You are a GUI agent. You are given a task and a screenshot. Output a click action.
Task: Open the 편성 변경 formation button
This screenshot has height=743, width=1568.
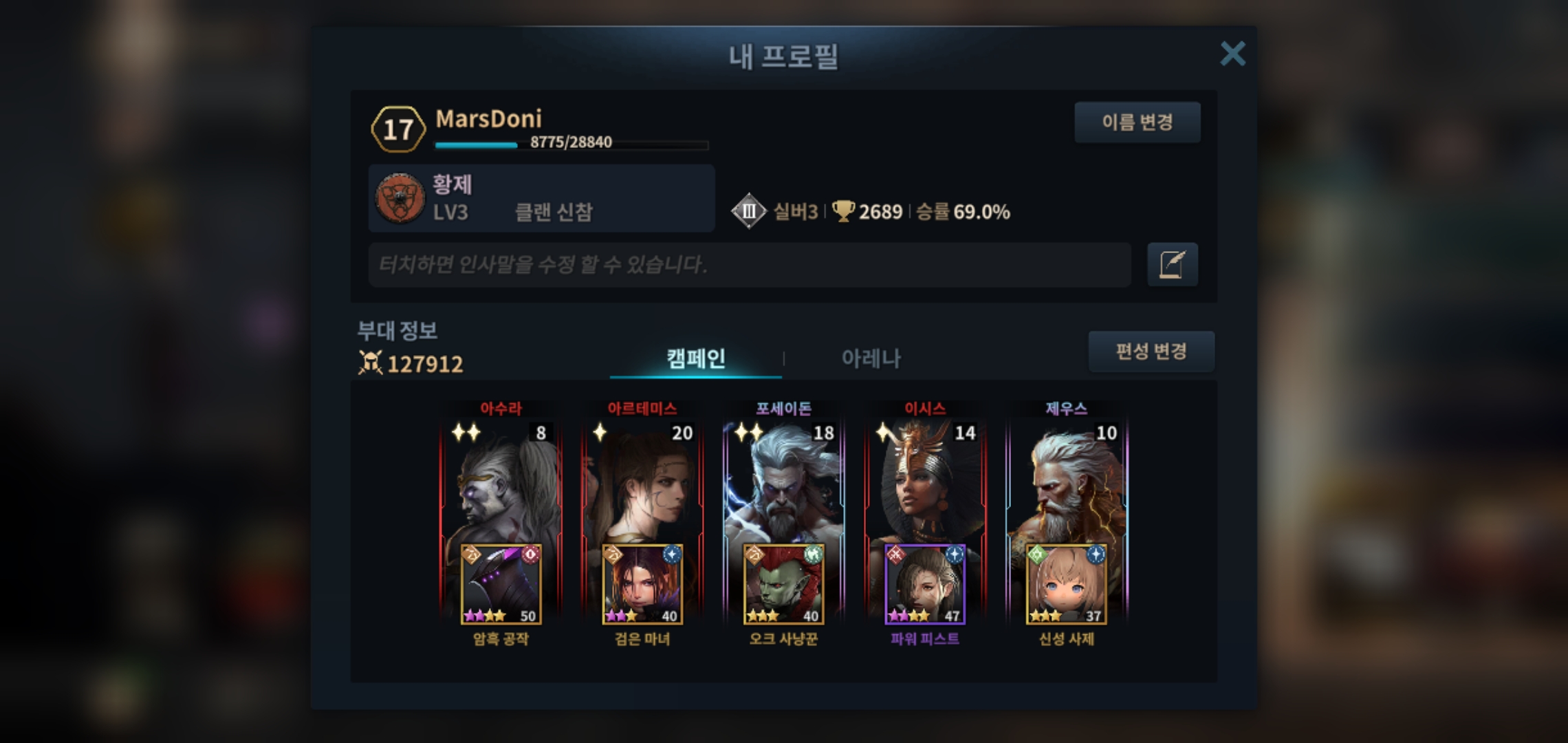[x=1151, y=352]
